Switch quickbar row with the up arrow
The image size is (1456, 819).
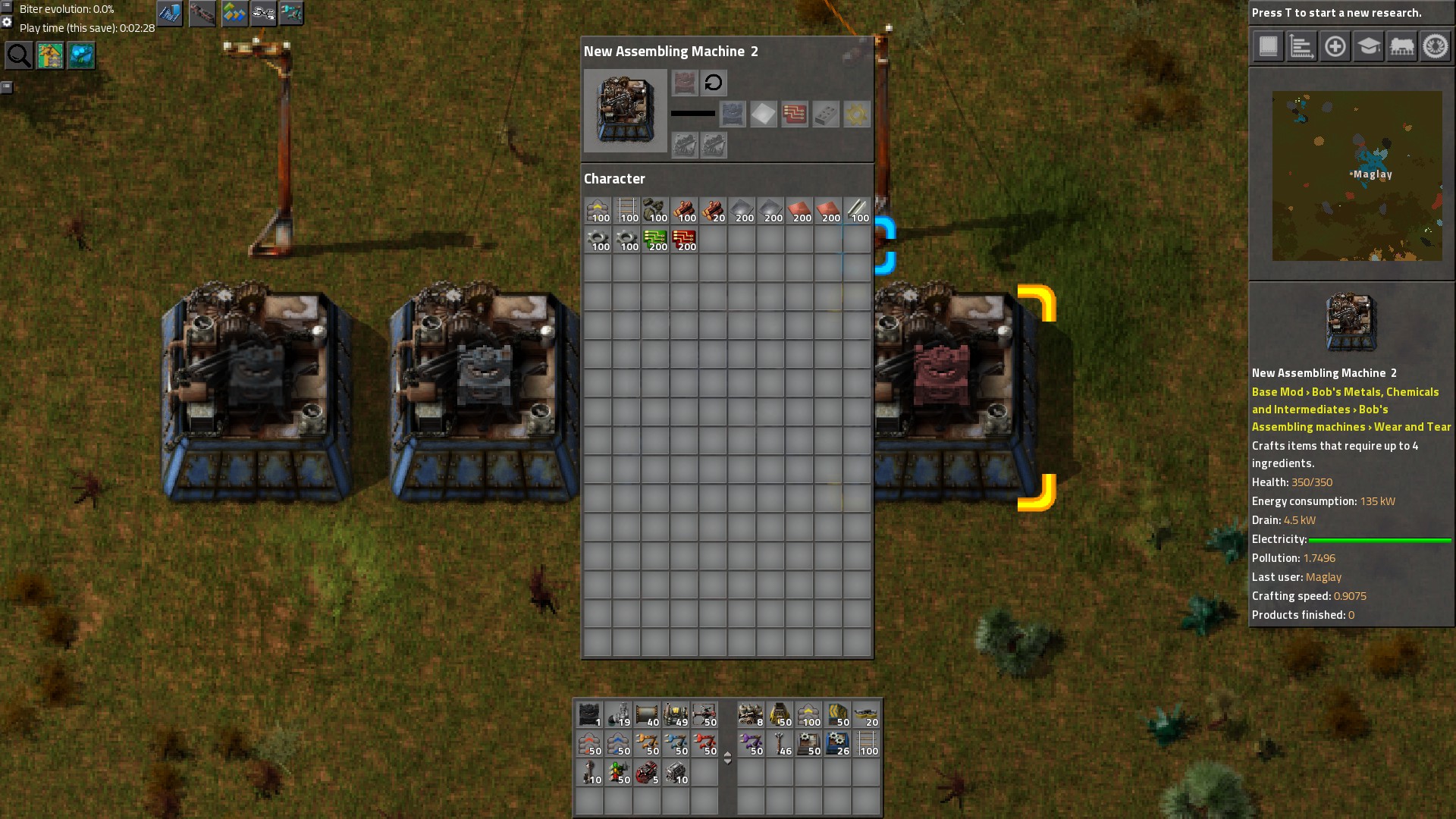point(727,754)
